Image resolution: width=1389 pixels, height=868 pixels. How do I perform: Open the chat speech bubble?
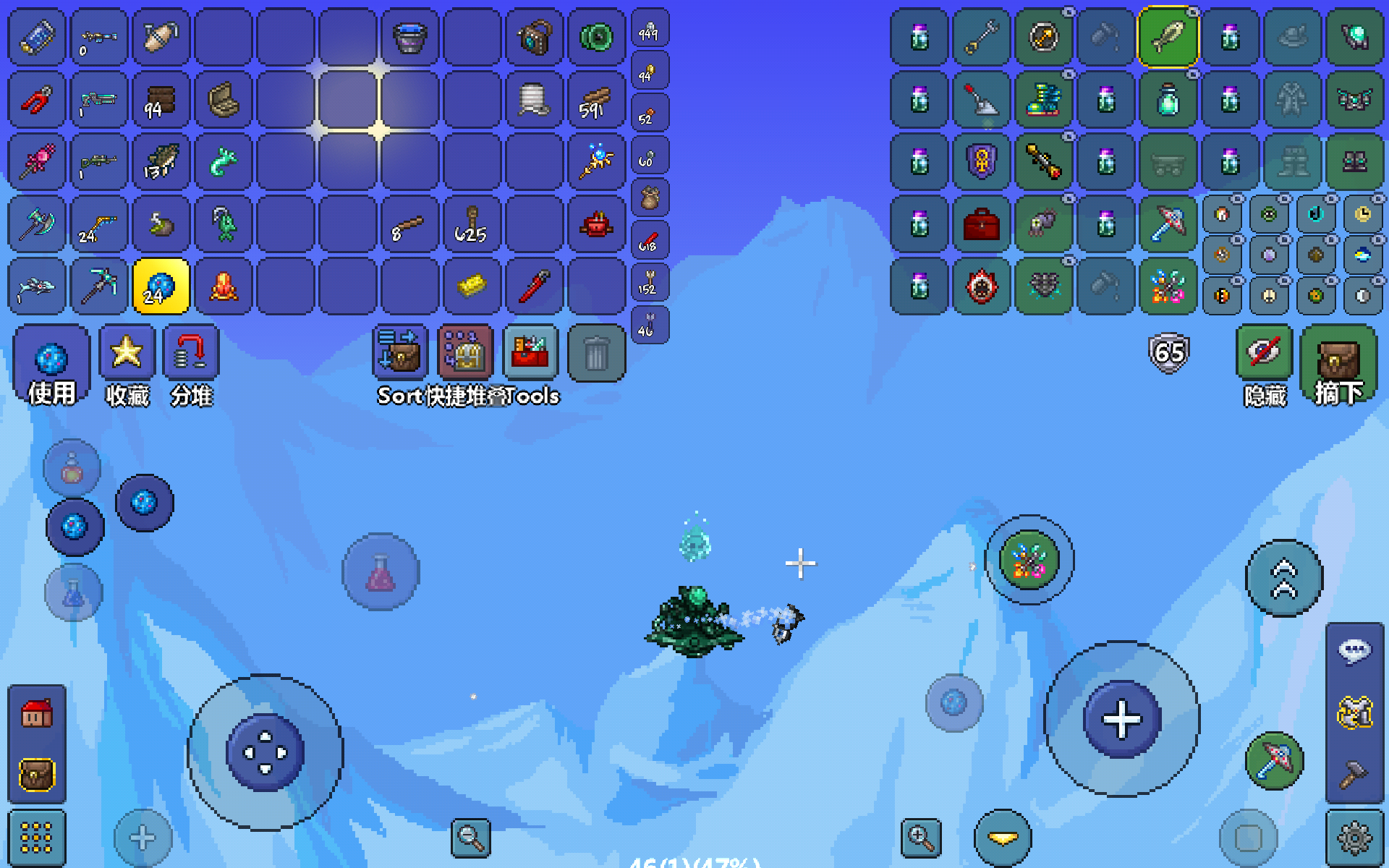pos(1354,651)
